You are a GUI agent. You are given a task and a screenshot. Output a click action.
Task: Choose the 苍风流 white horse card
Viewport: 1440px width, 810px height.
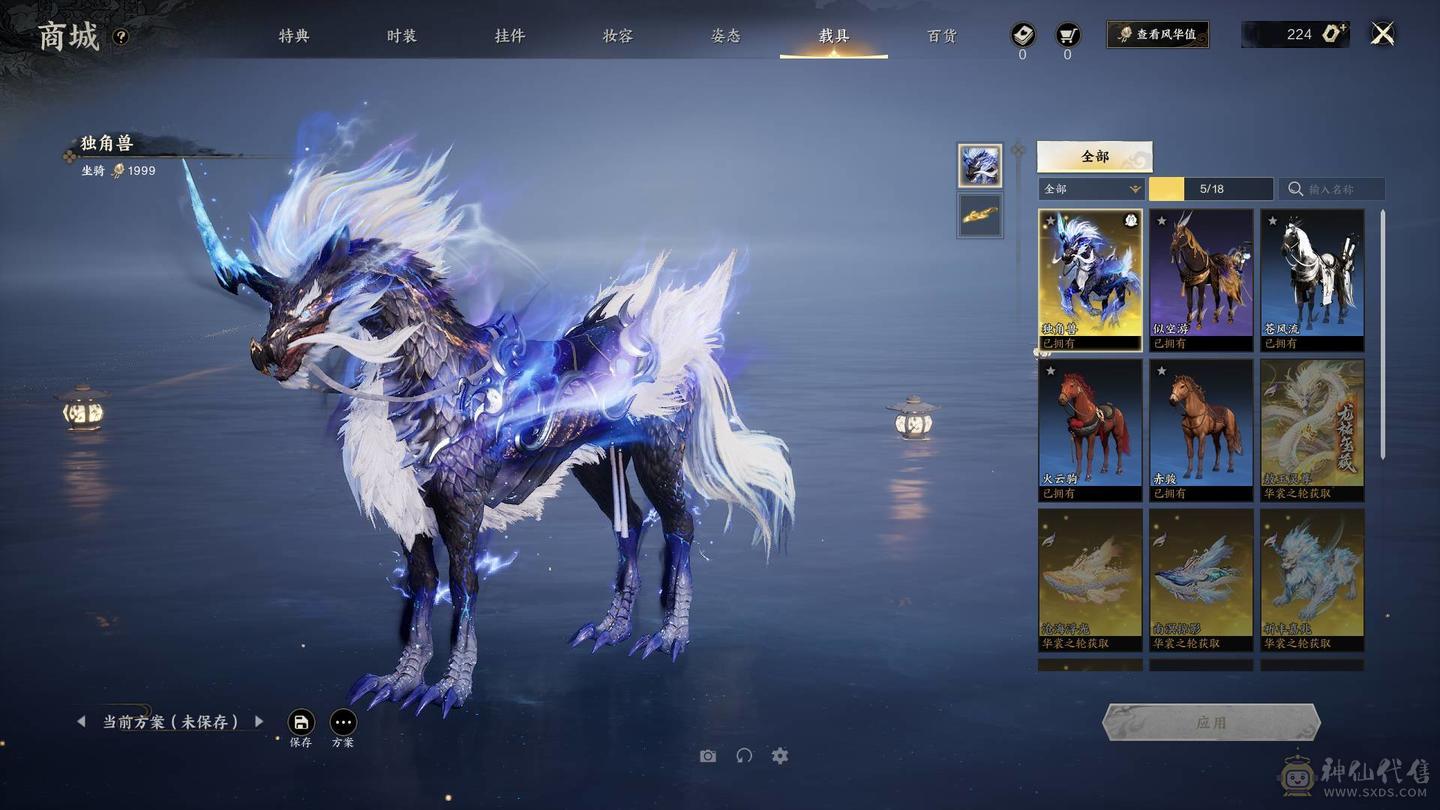(1312, 279)
